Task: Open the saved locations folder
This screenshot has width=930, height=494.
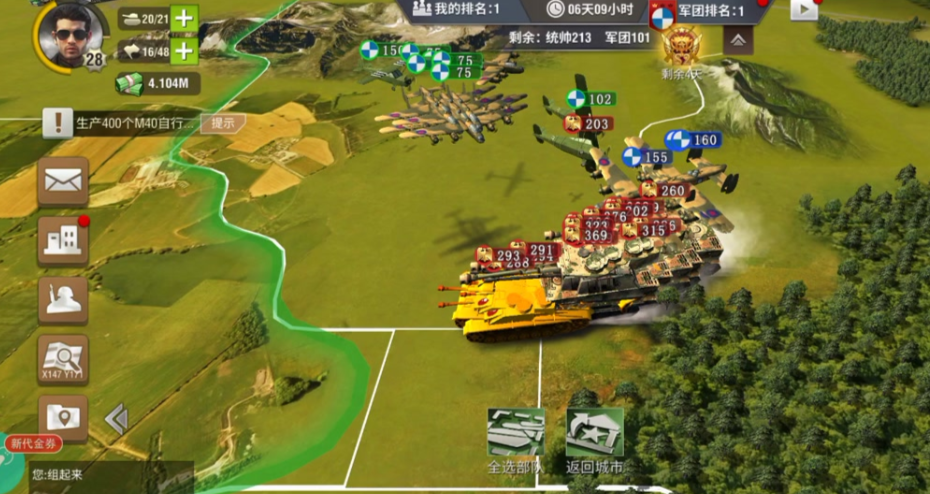Action: pos(63,416)
